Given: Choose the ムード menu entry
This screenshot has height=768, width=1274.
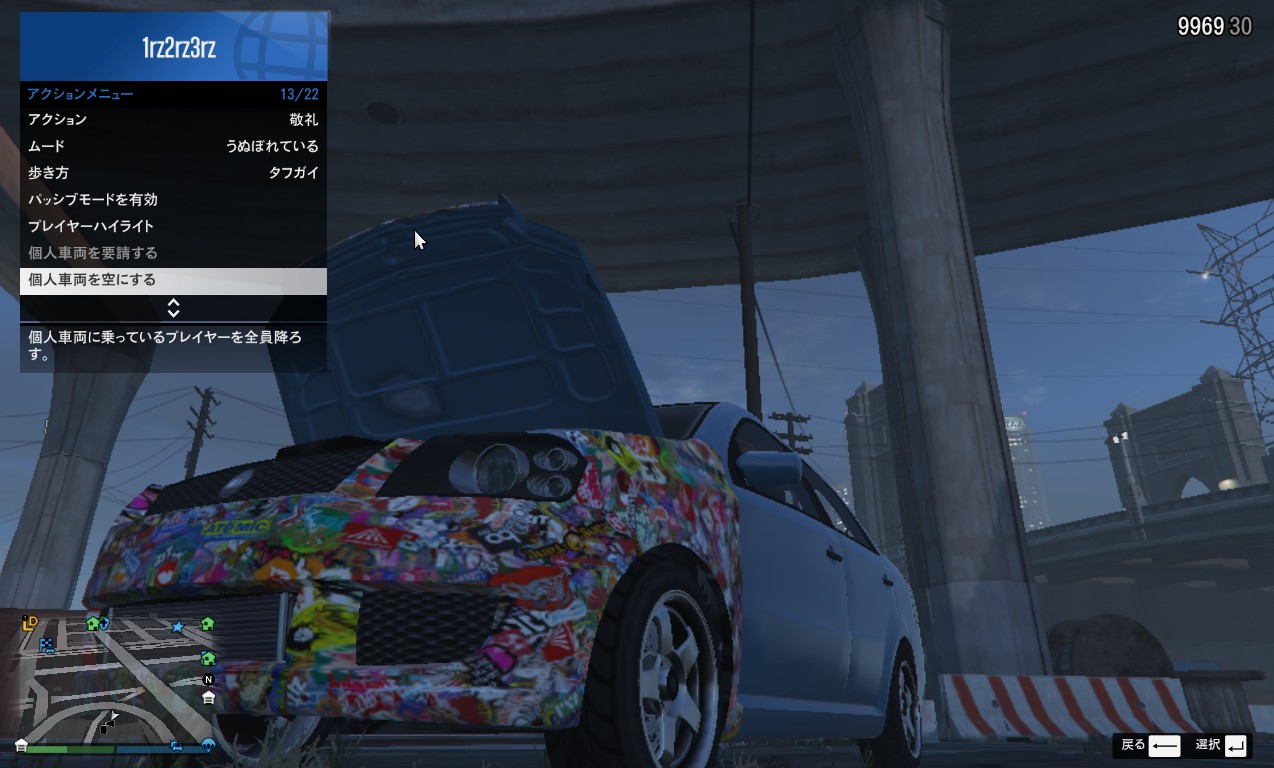Looking at the screenshot, I should click(x=173, y=146).
